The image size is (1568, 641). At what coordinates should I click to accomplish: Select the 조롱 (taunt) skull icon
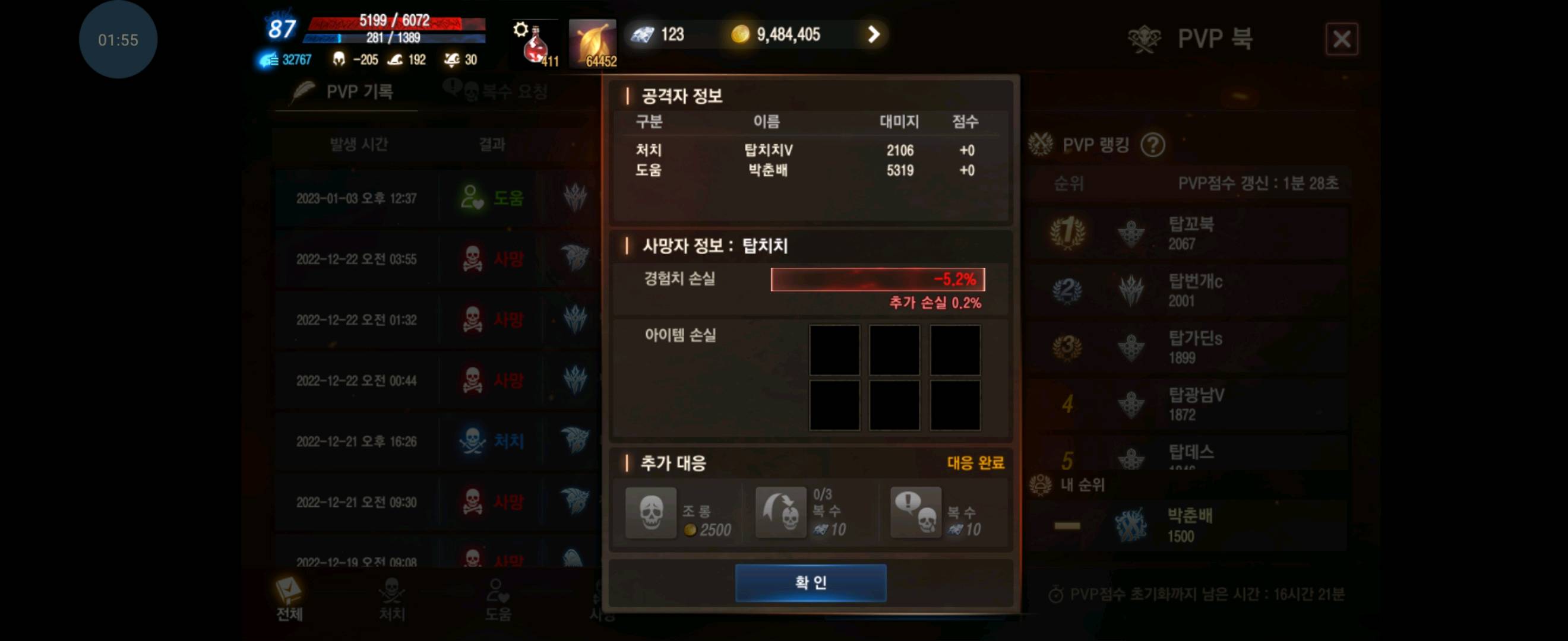[651, 513]
